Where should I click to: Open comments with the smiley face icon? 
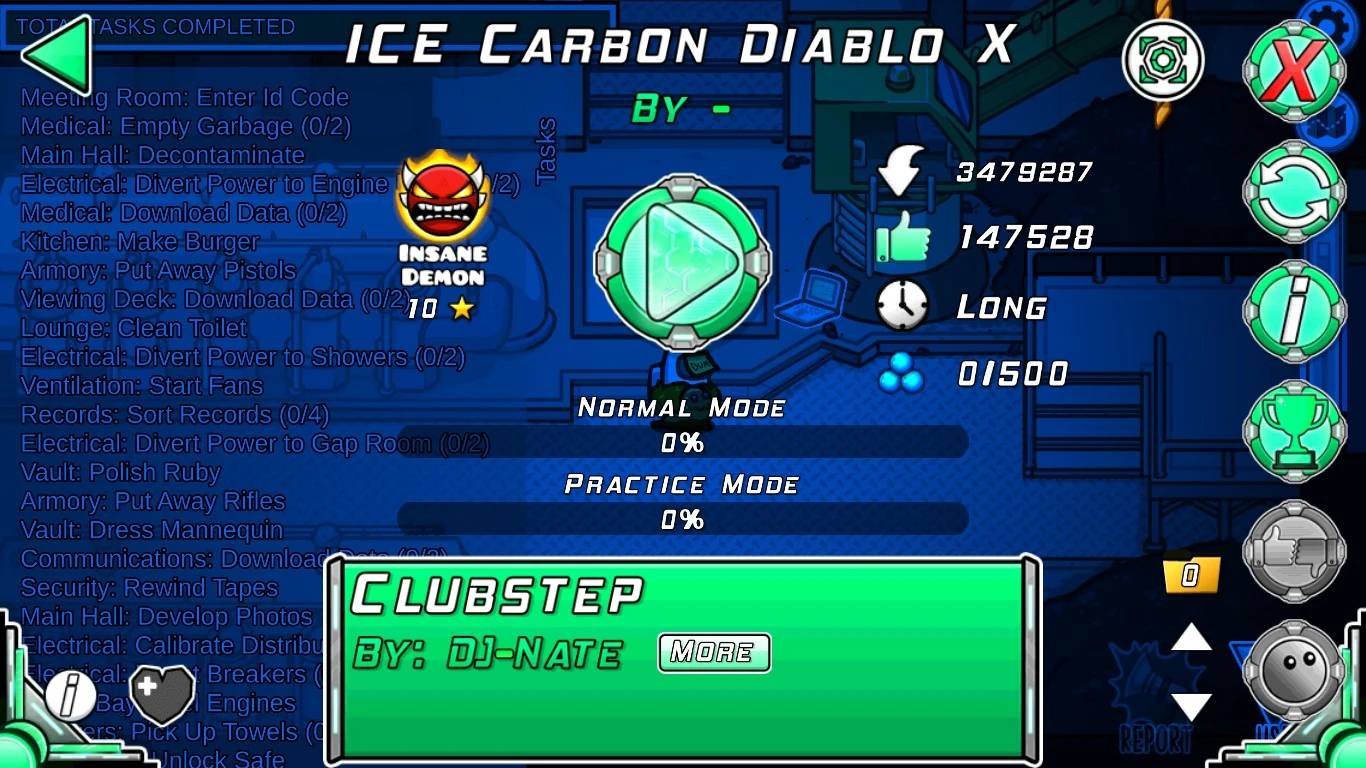pyautogui.click(x=1295, y=672)
